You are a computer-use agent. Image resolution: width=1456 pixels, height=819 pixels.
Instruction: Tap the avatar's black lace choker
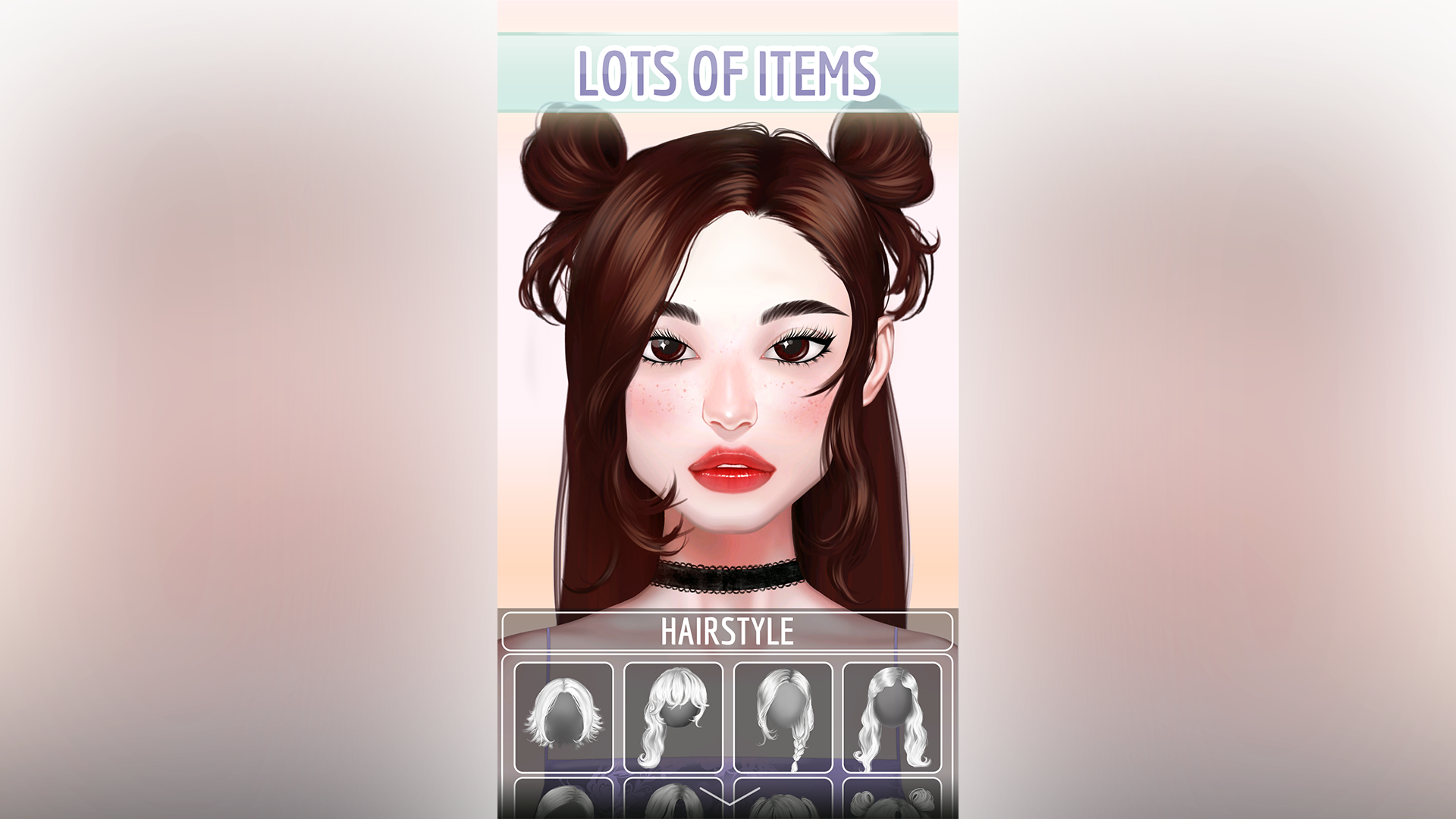pos(728,576)
